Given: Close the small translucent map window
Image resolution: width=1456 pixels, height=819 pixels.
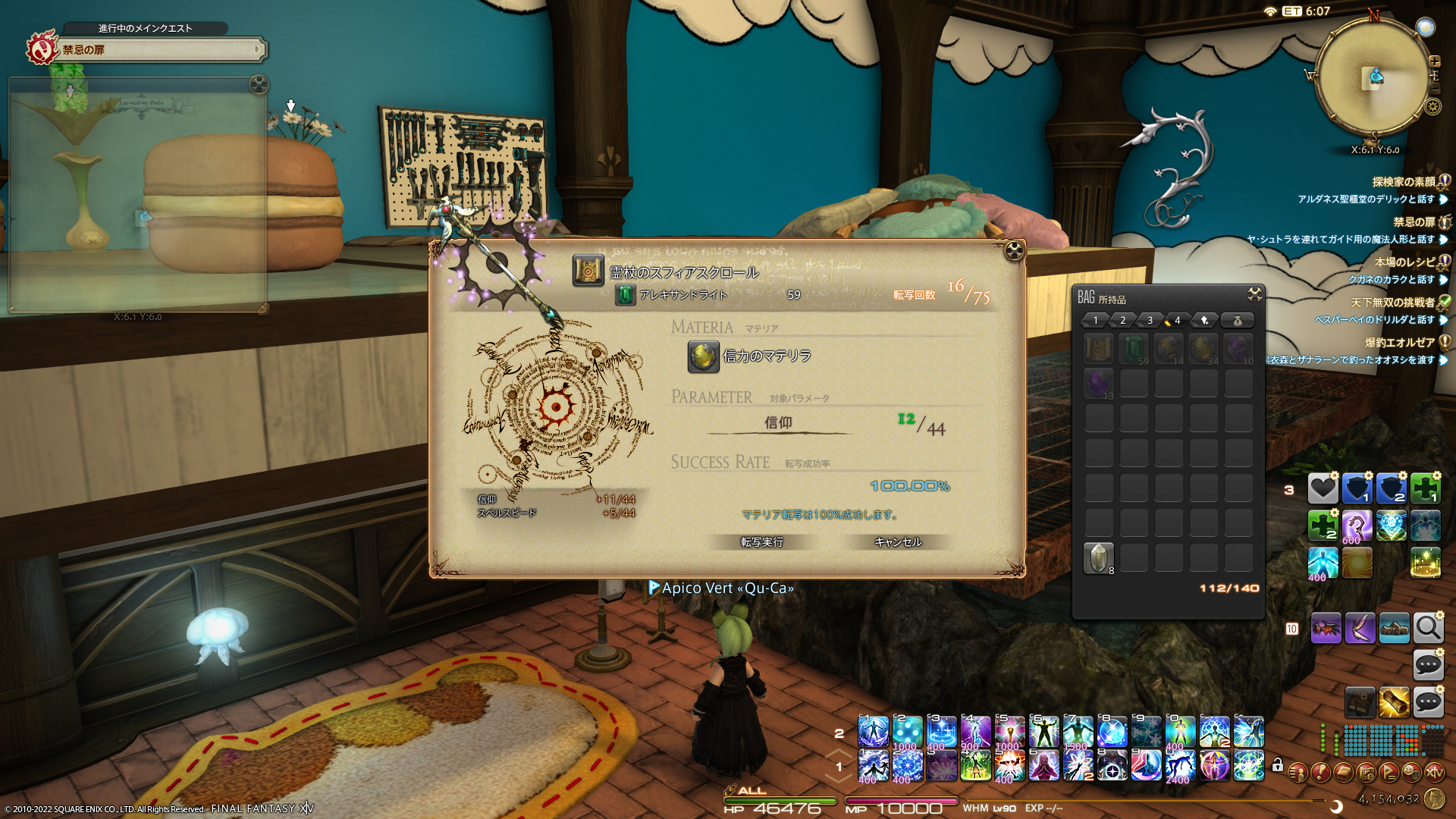Looking at the screenshot, I should click(259, 84).
